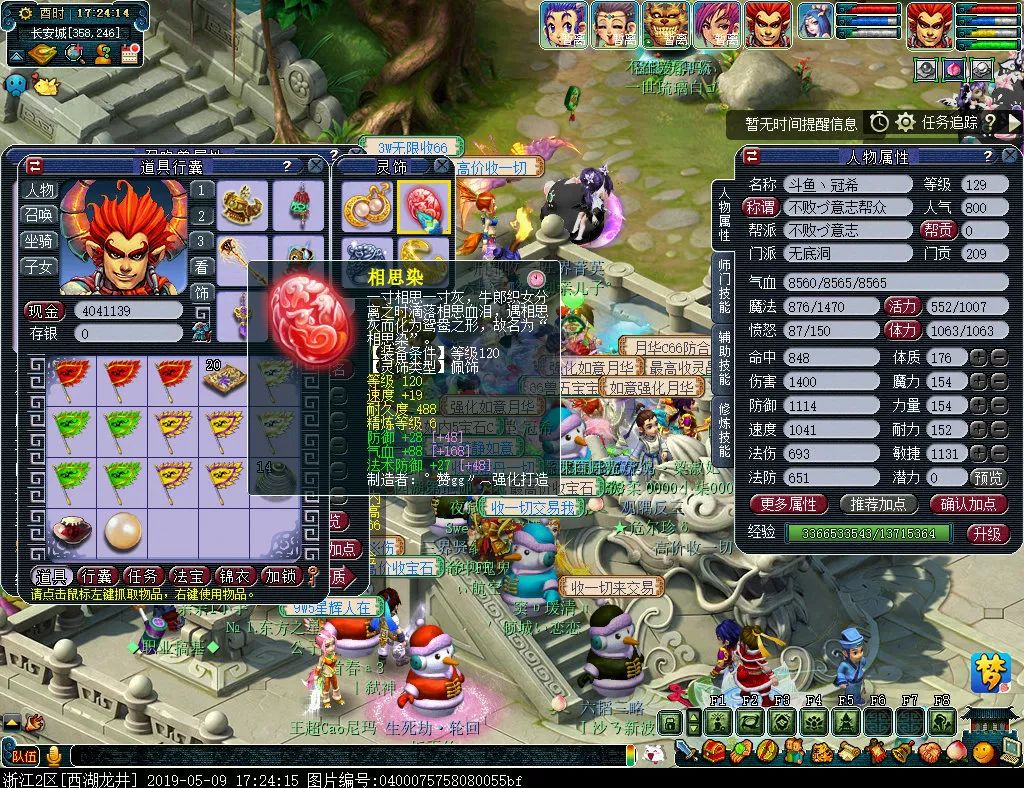Show the 修炼技能 tab
Image resolution: width=1024 pixels, height=788 pixels.
[724, 431]
